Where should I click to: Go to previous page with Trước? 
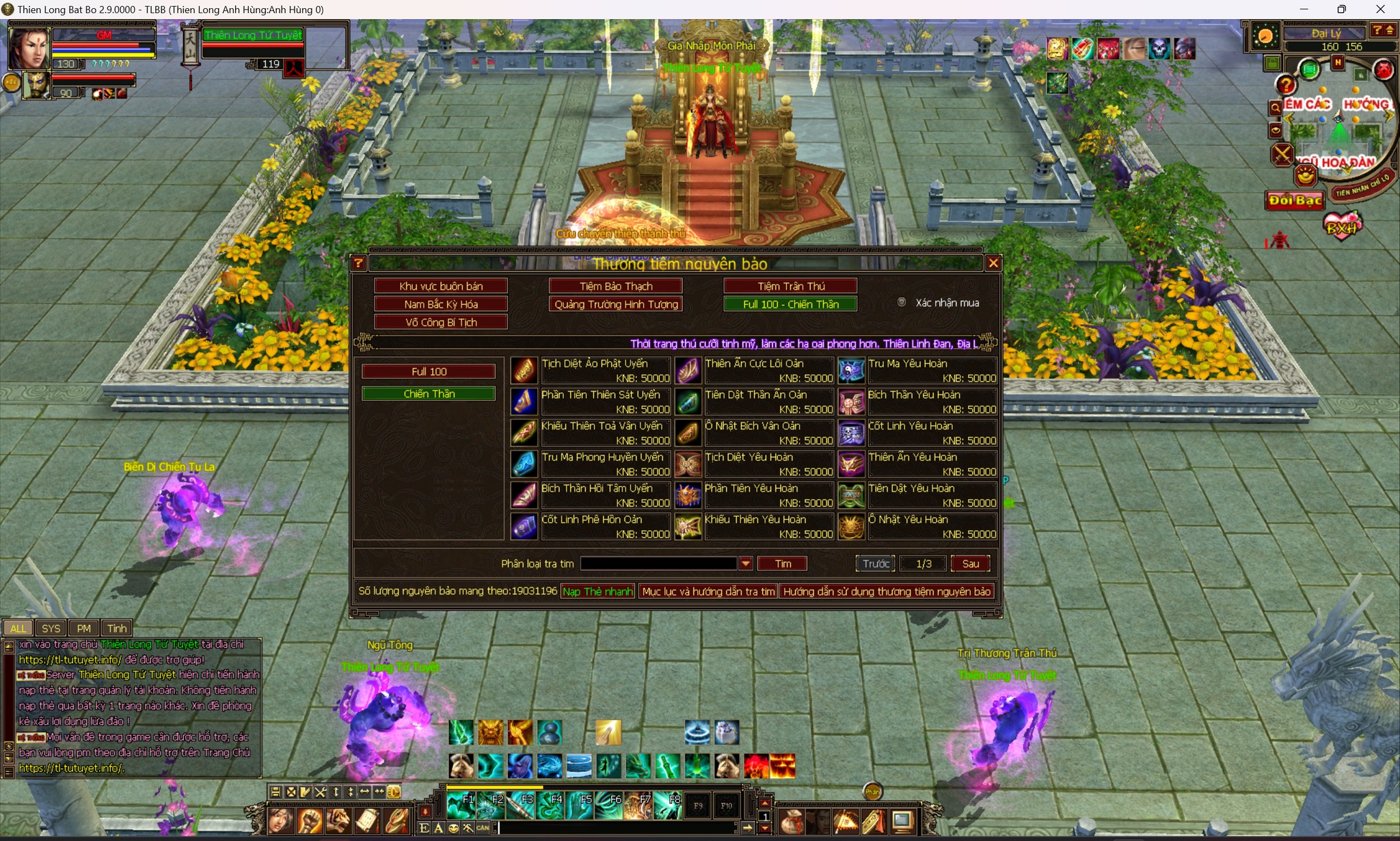pos(876,563)
